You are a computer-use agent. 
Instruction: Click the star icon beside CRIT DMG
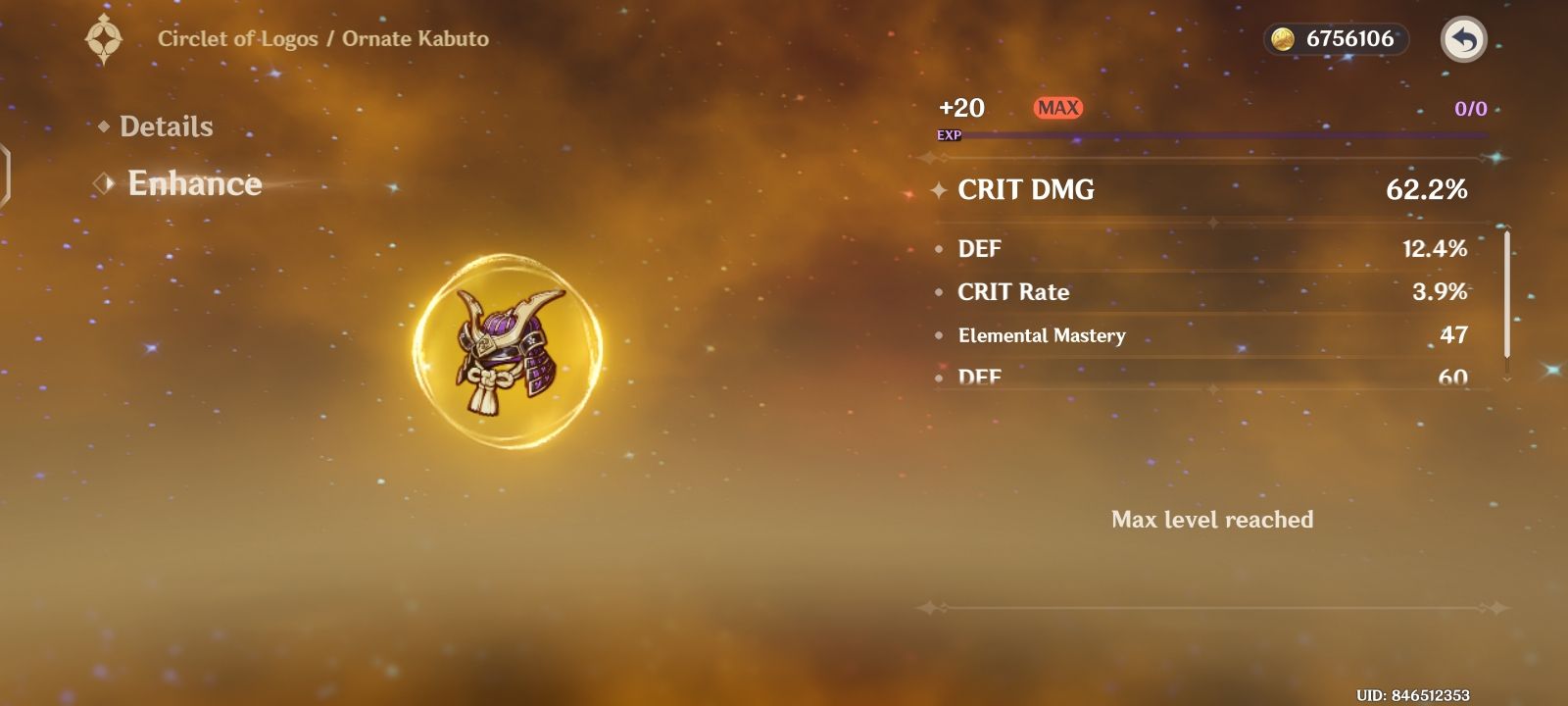click(x=938, y=190)
